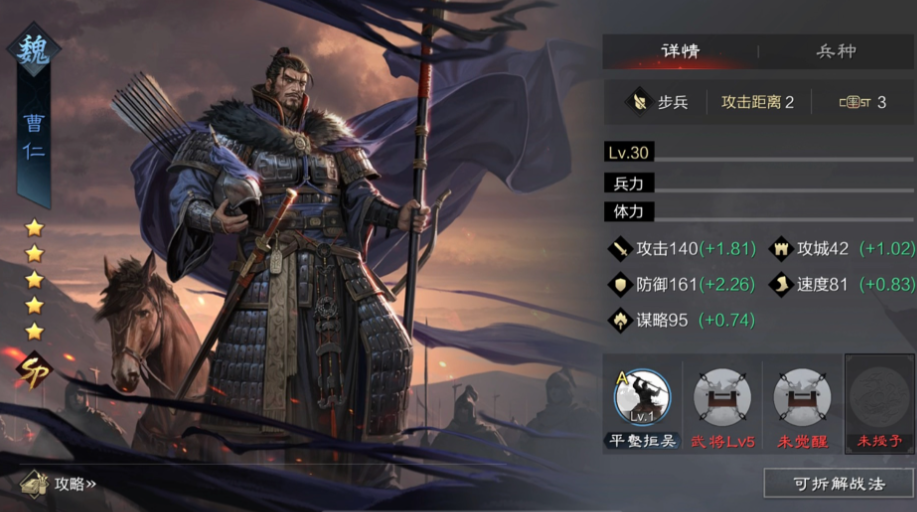Select the locked 未觉醒 skill slot
The width and height of the screenshot is (917, 512).
pyautogui.click(x=802, y=402)
